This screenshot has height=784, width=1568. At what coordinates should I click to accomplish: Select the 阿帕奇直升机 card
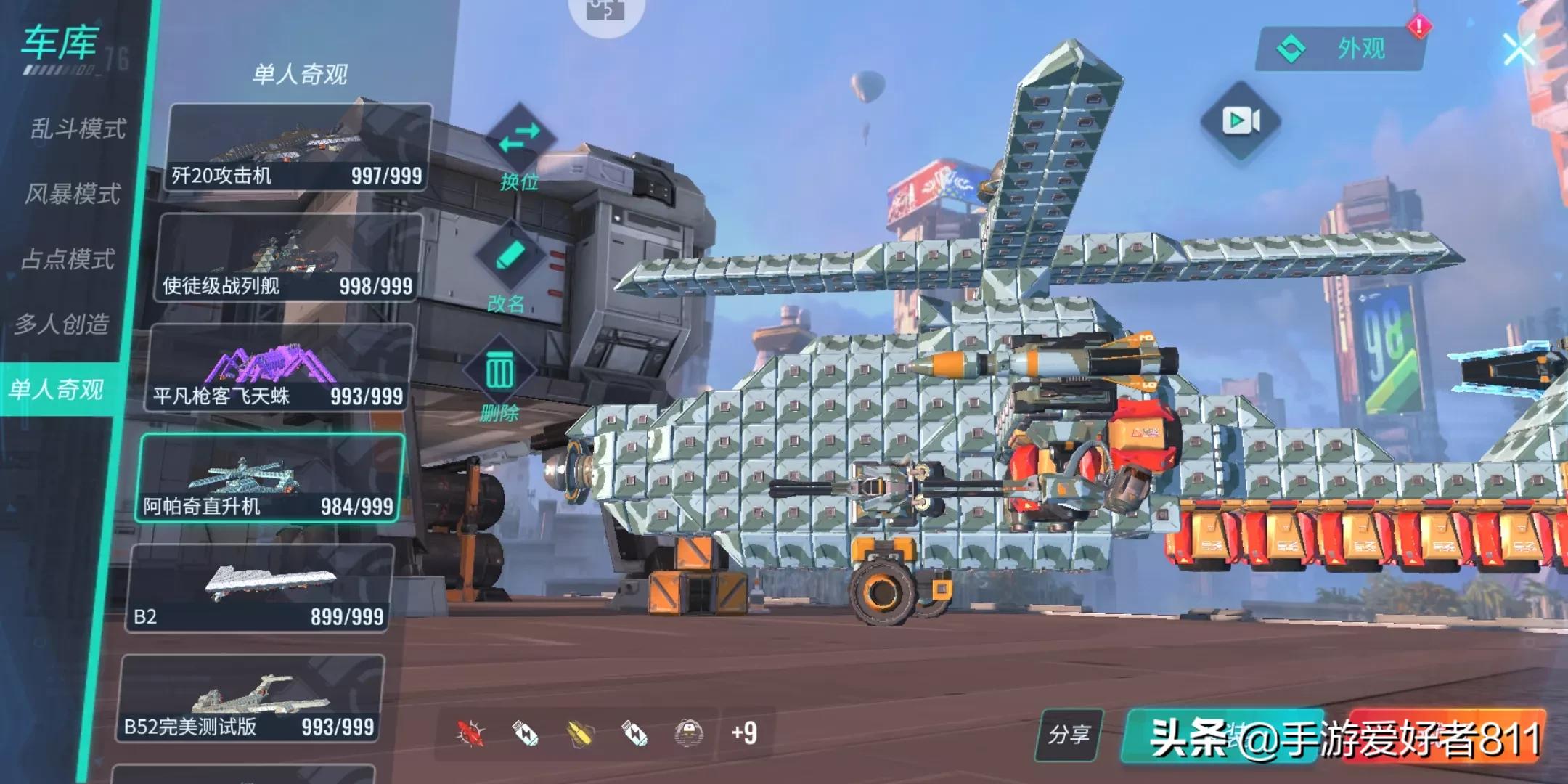269,479
